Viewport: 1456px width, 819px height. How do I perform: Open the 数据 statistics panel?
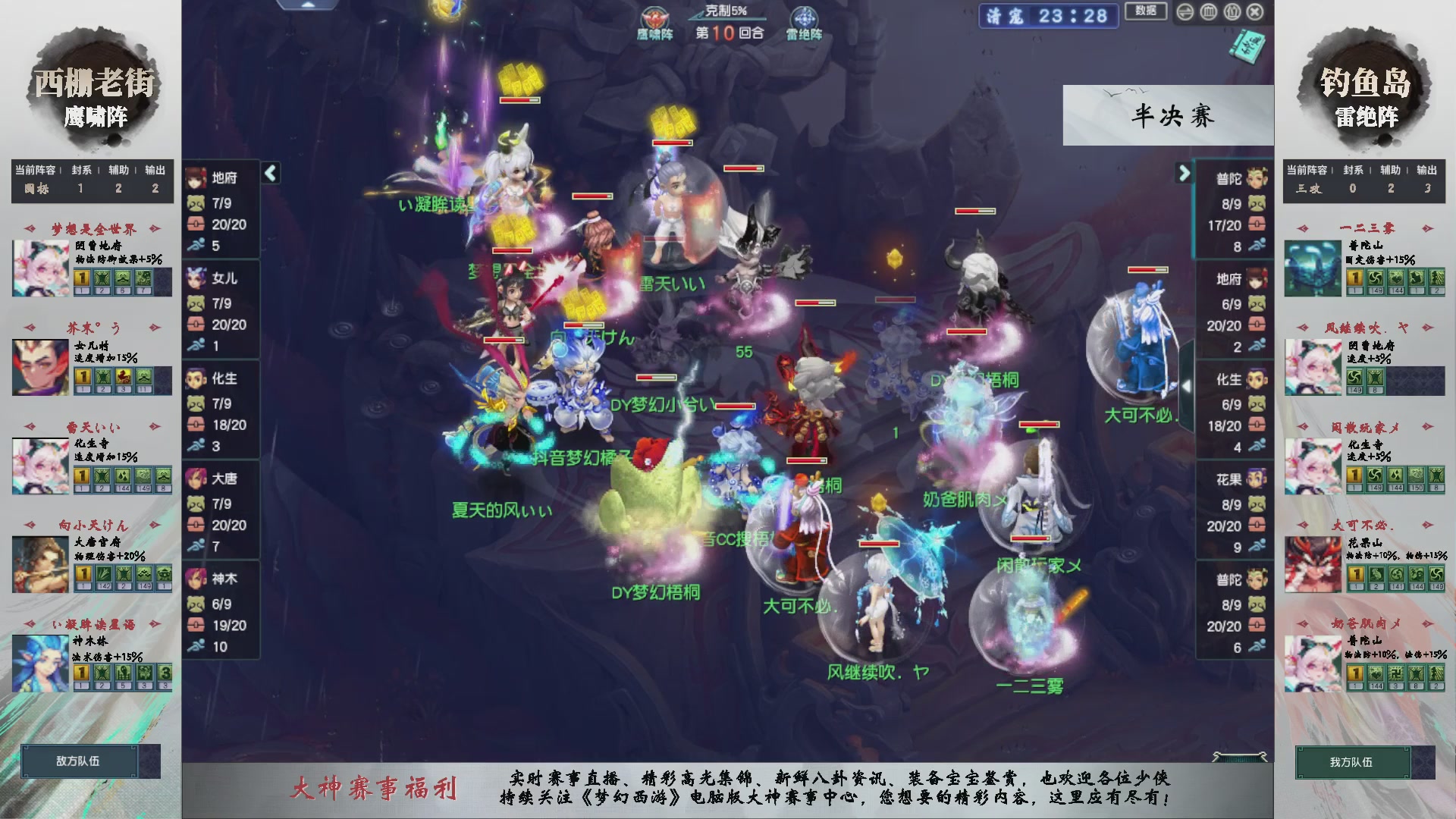tap(1146, 11)
